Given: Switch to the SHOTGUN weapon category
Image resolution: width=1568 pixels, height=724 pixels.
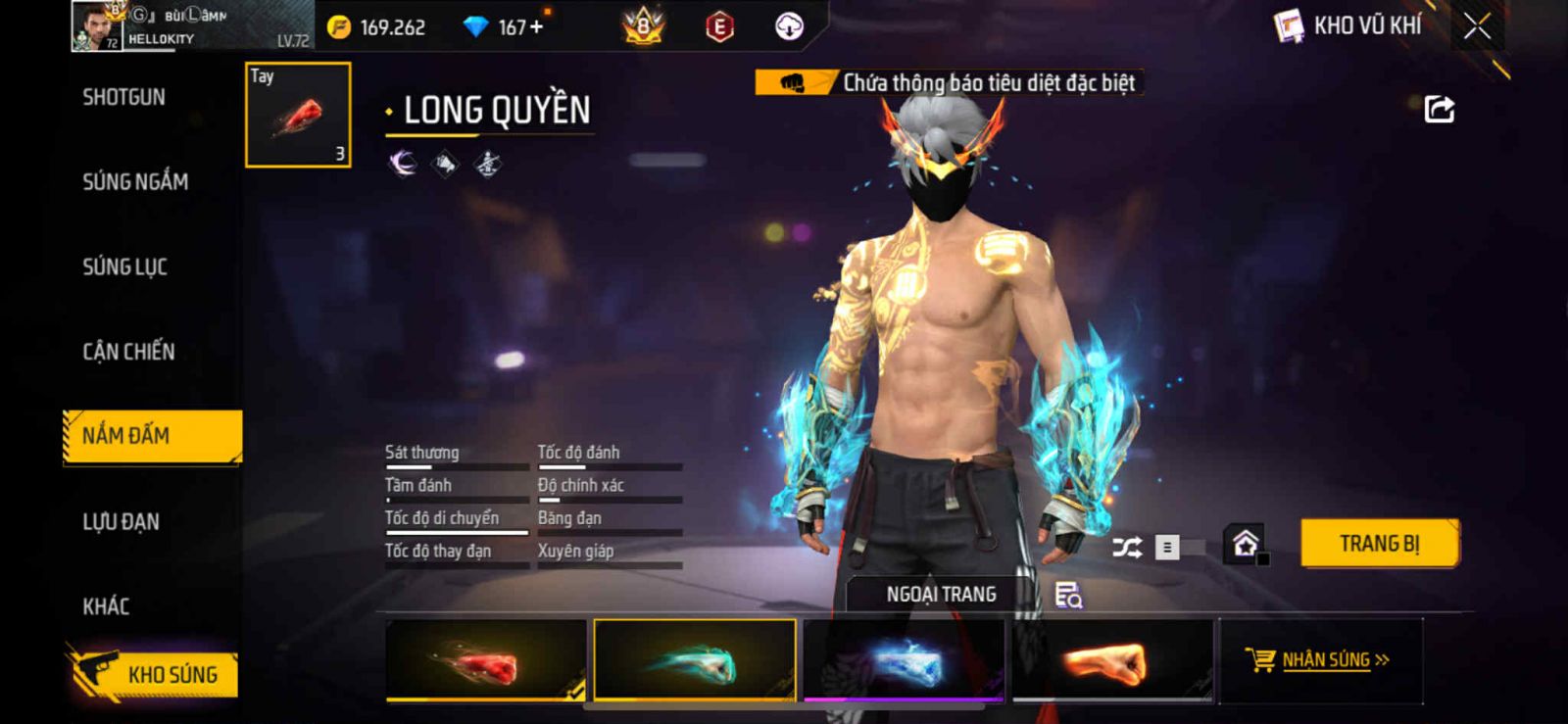Looking at the screenshot, I should pyautogui.click(x=124, y=97).
